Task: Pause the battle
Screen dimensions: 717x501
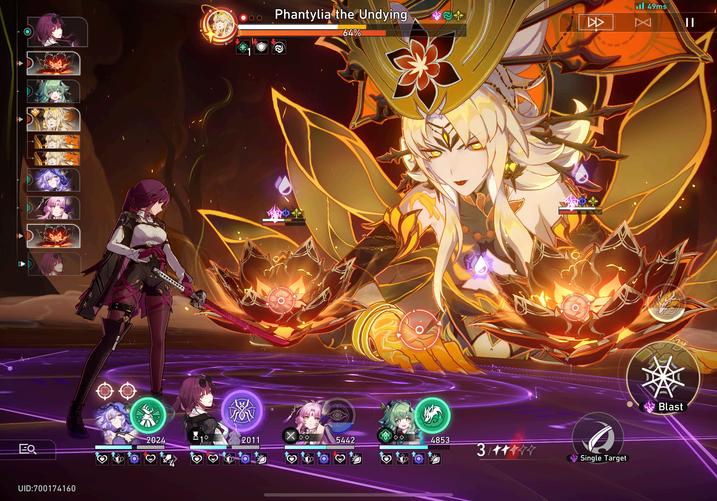Action: tap(689, 21)
